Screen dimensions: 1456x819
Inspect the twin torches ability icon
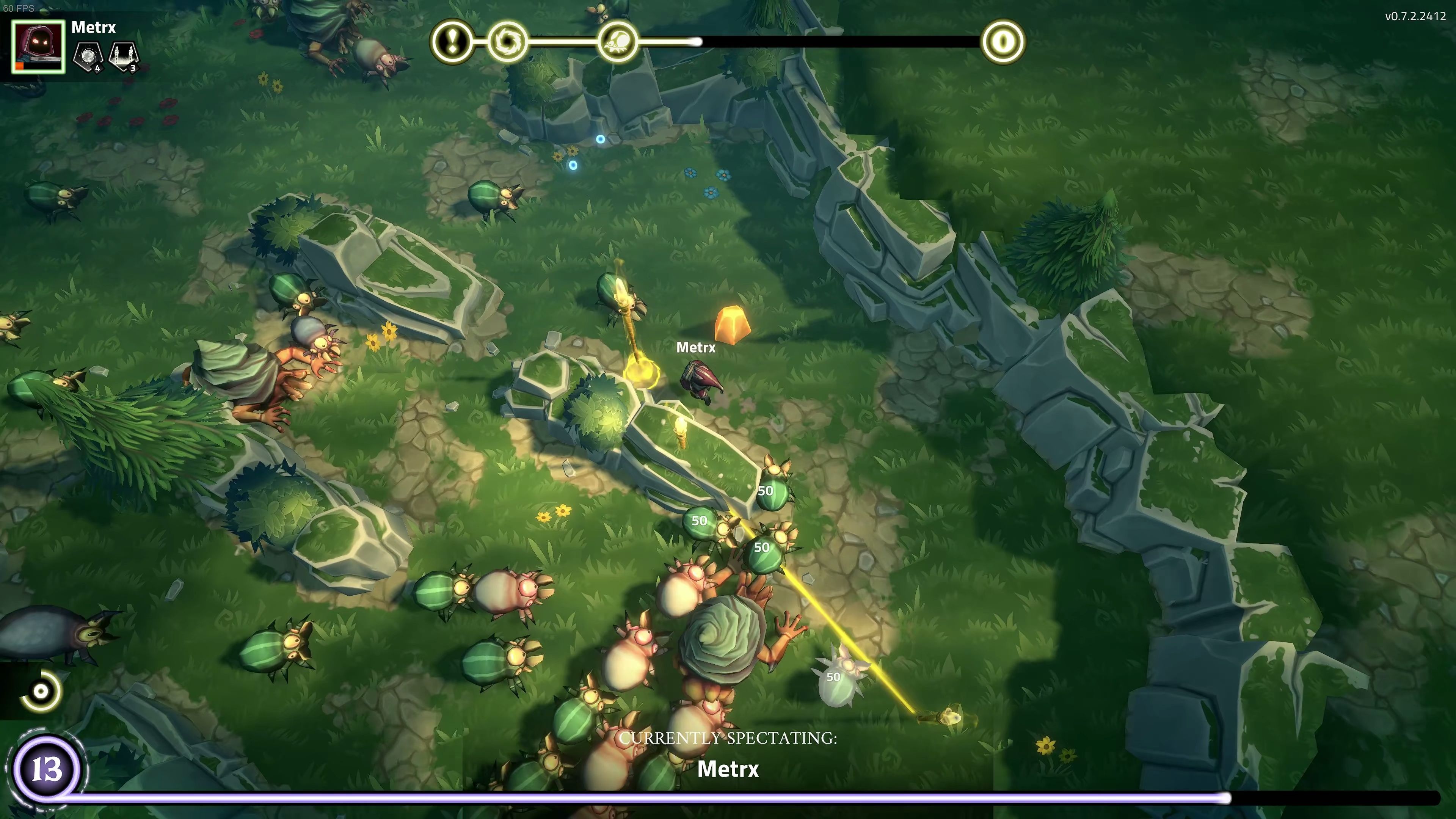pyautogui.click(x=124, y=55)
